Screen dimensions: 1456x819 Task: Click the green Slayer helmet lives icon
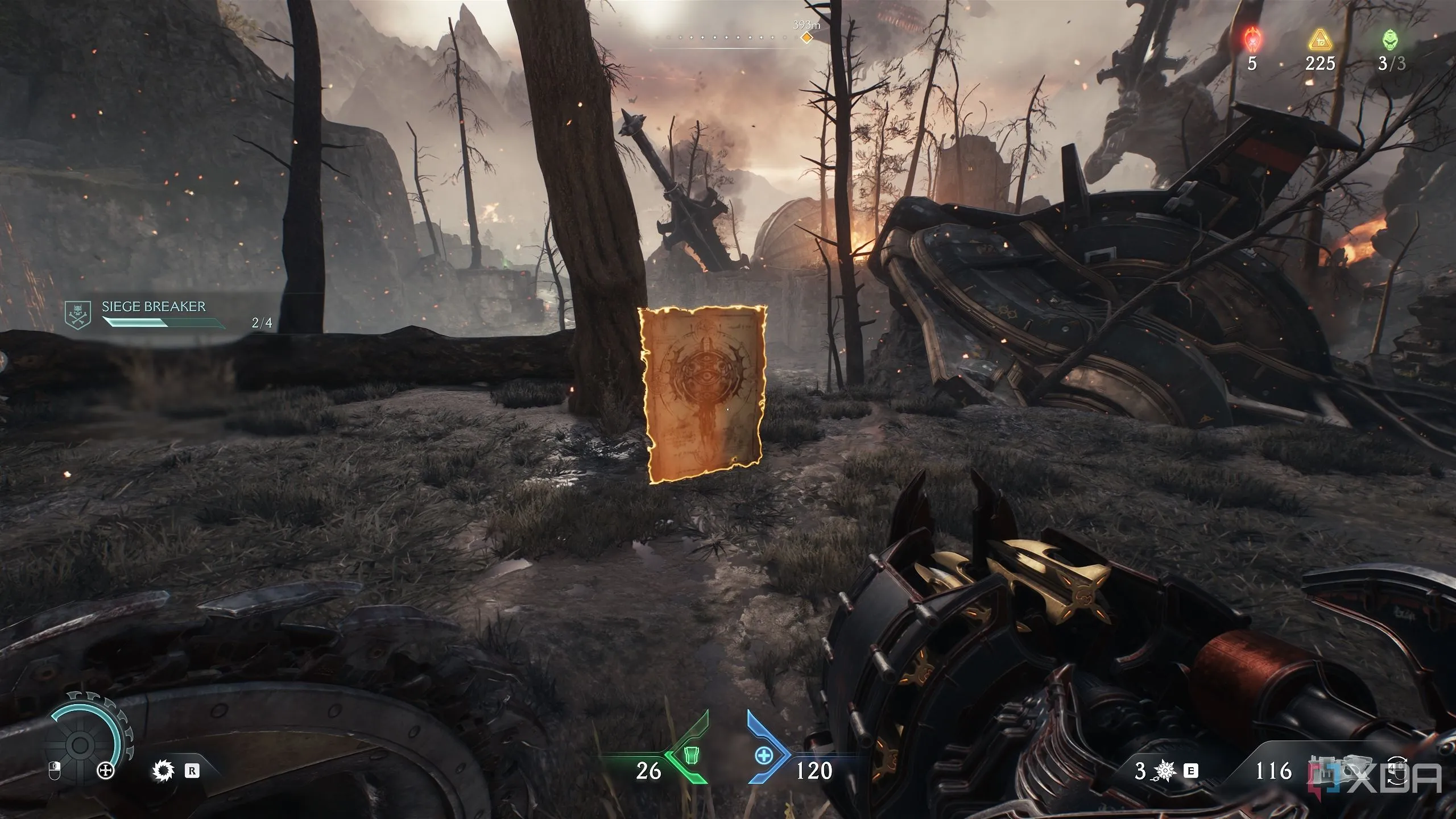click(x=1391, y=41)
